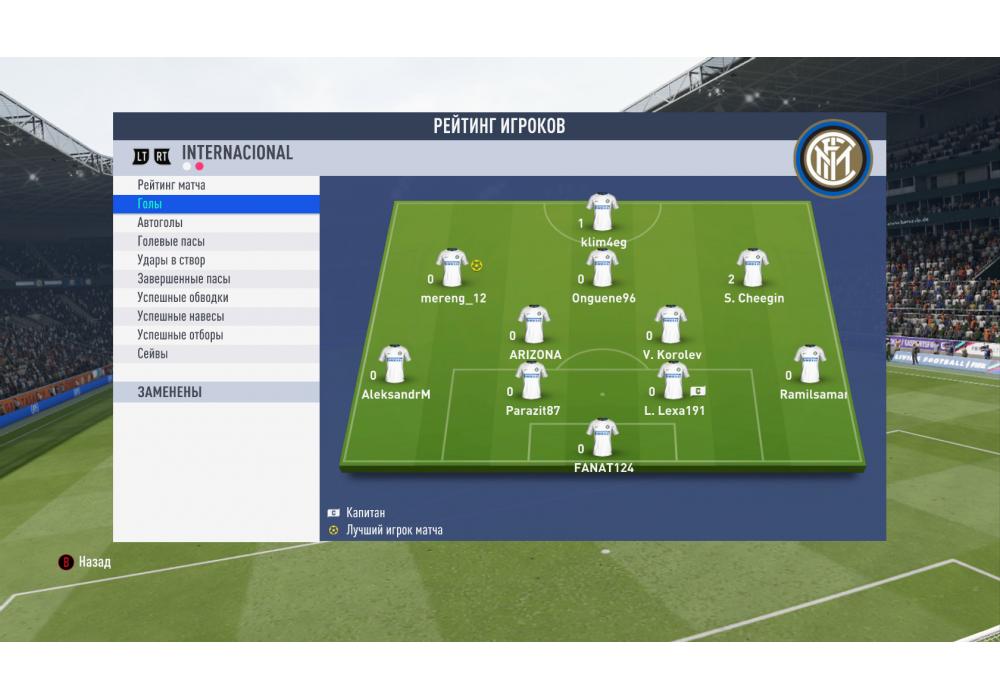This screenshot has height=700, width=1000.
Task: Pick striker klim4eg's shirt
Action: coord(602,212)
